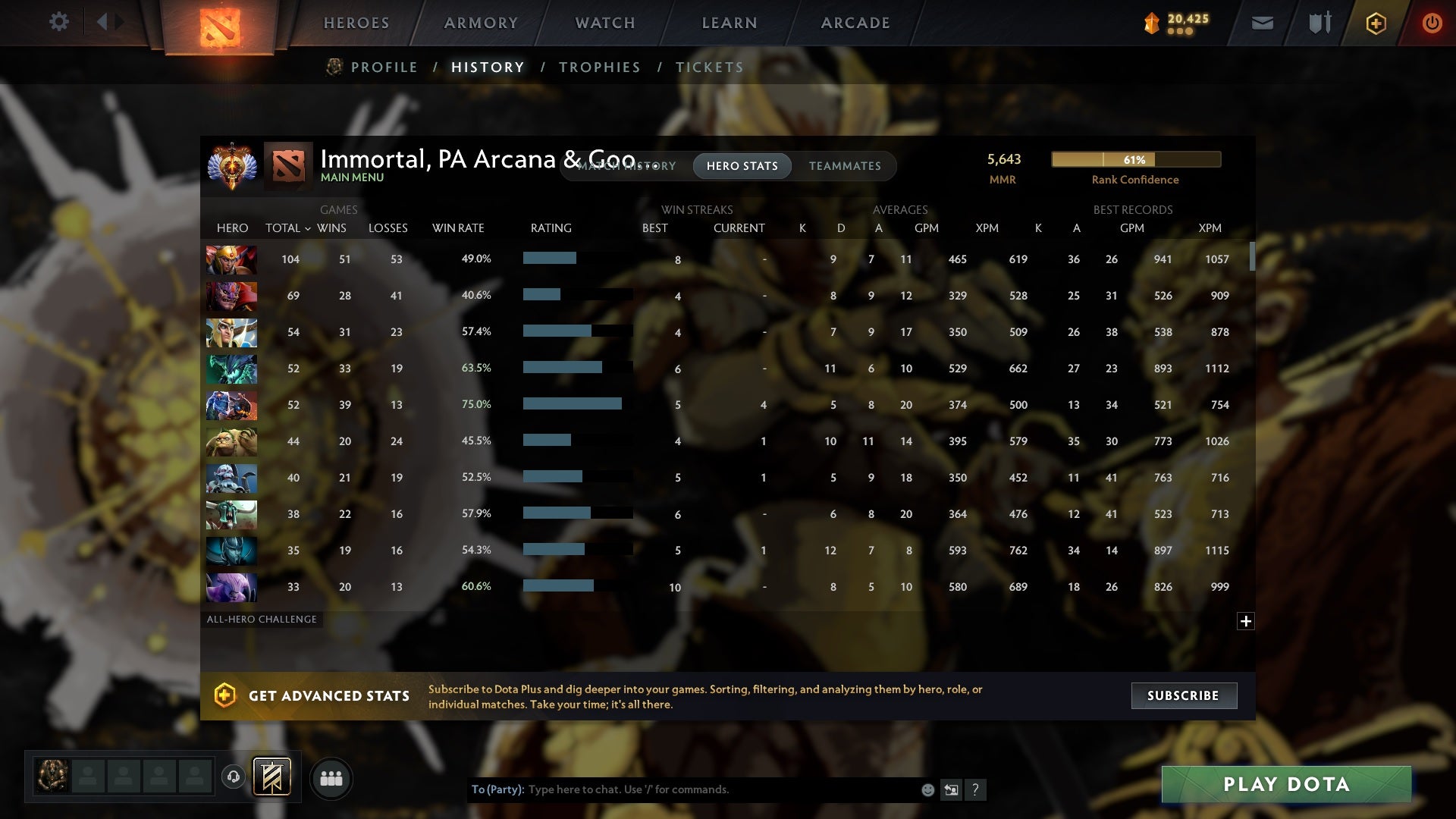Viewport: 1456px width, 819px height.
Task: Click the Rank Confidence progress bar
Action: tap(1134, 159)
